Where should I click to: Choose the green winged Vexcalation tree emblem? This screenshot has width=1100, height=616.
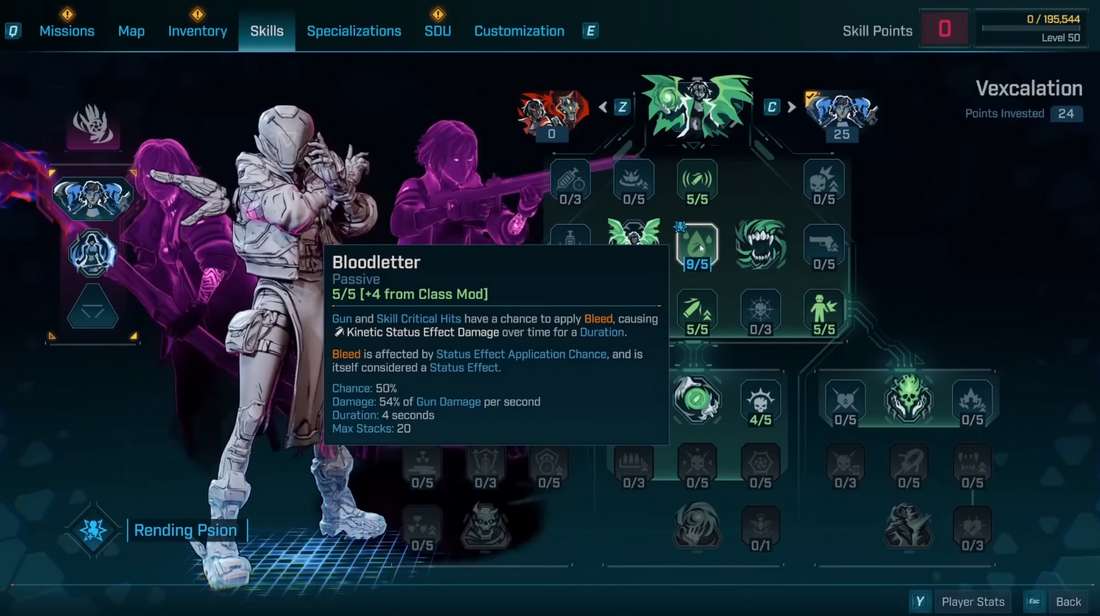click(696, 105)
